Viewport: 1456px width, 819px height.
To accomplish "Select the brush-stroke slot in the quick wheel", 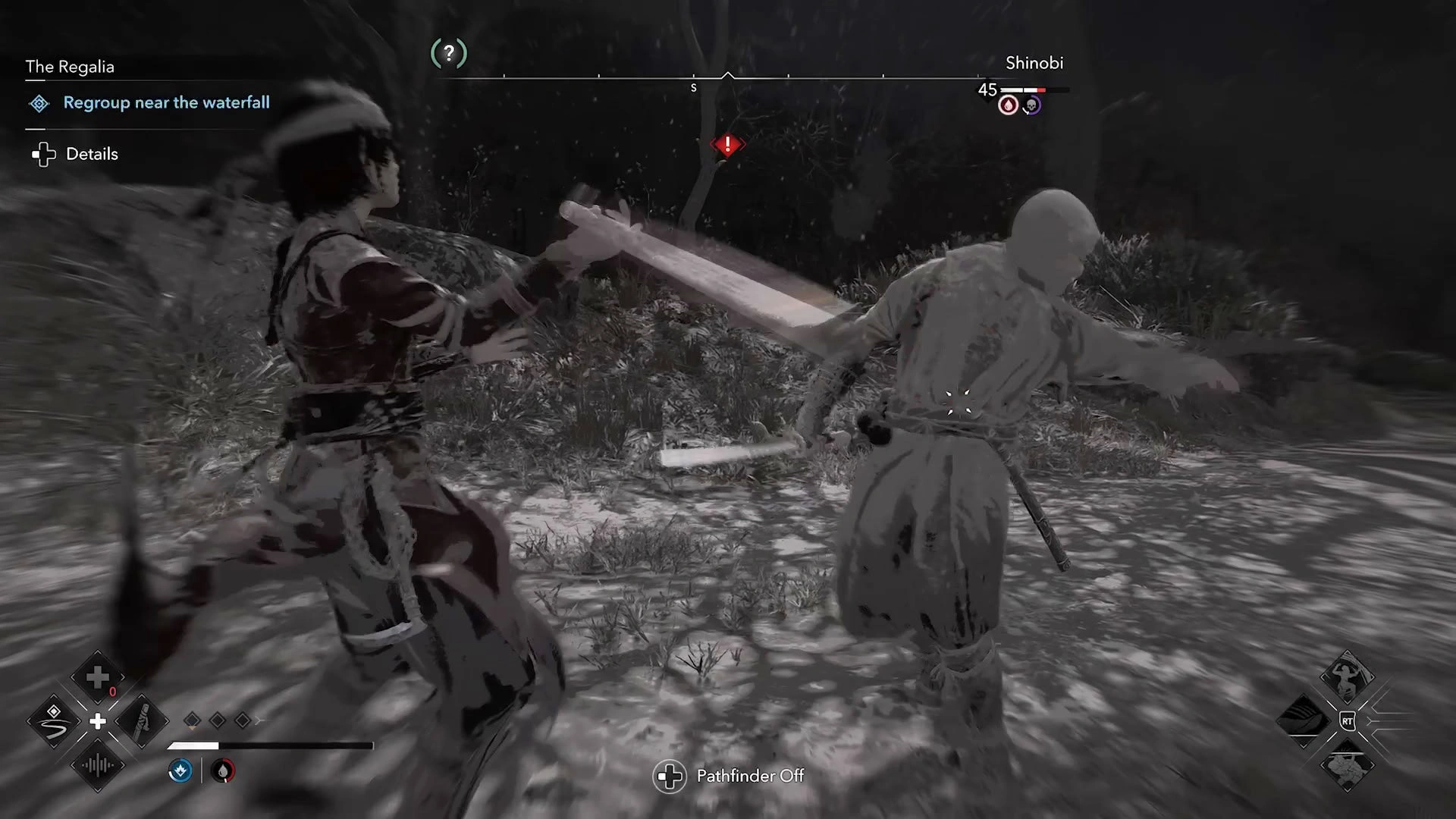I will 53,721.
